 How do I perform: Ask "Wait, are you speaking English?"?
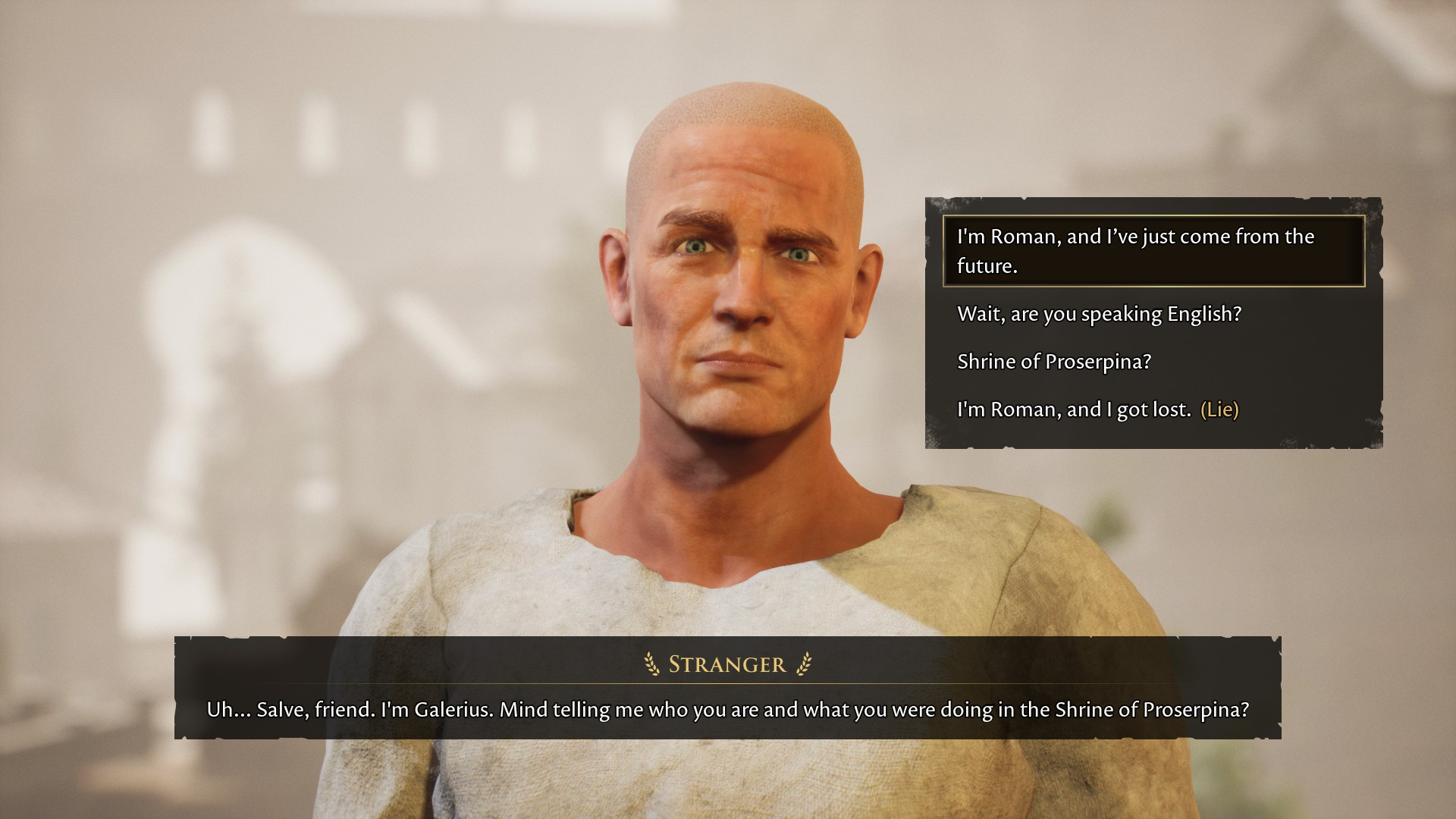1099,314
